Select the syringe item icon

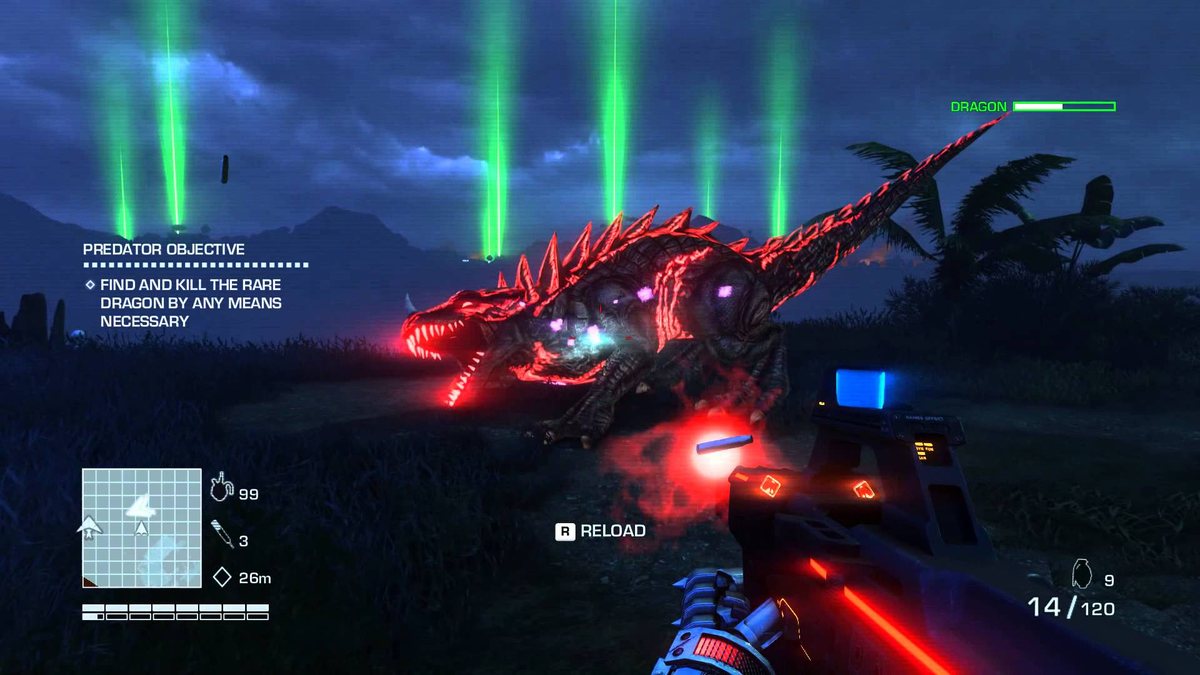[x=222, y=535]
